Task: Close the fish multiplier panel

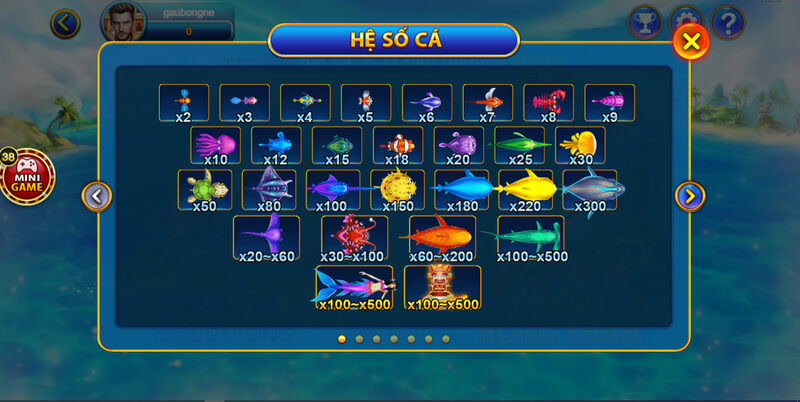Action: coord(691,41)
